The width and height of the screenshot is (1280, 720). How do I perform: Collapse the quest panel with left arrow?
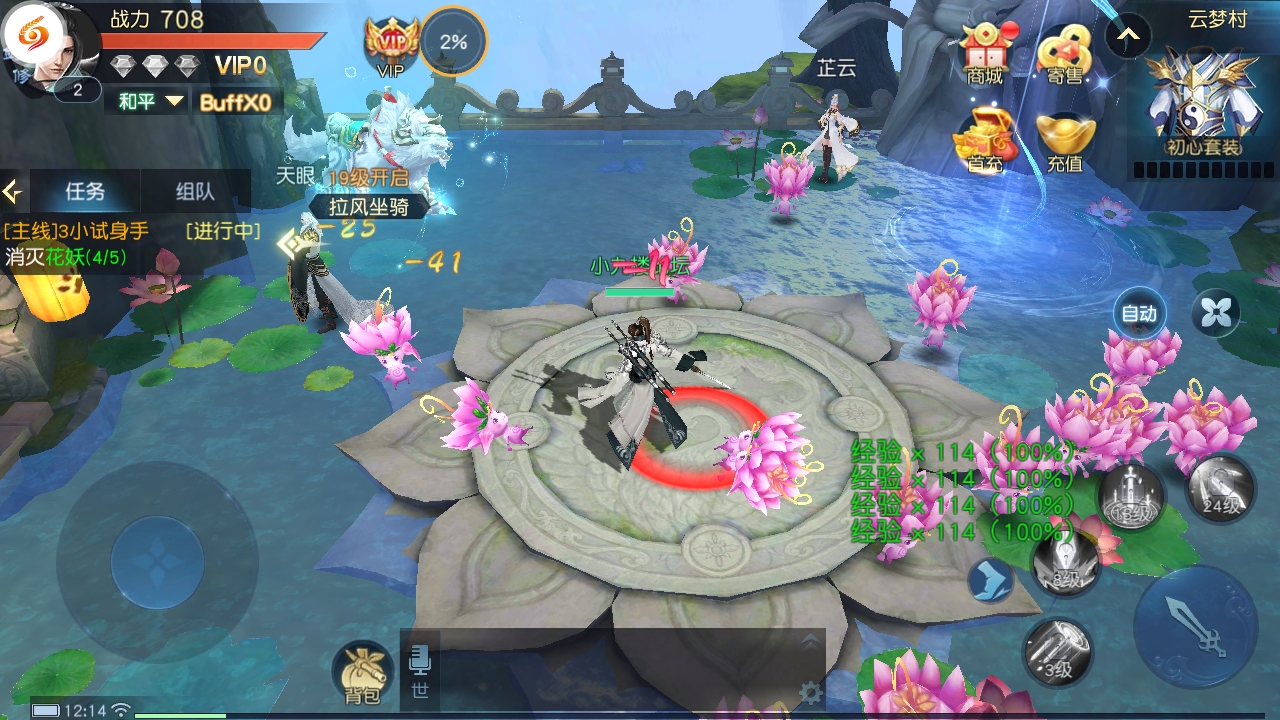click(x=13, y=191)
